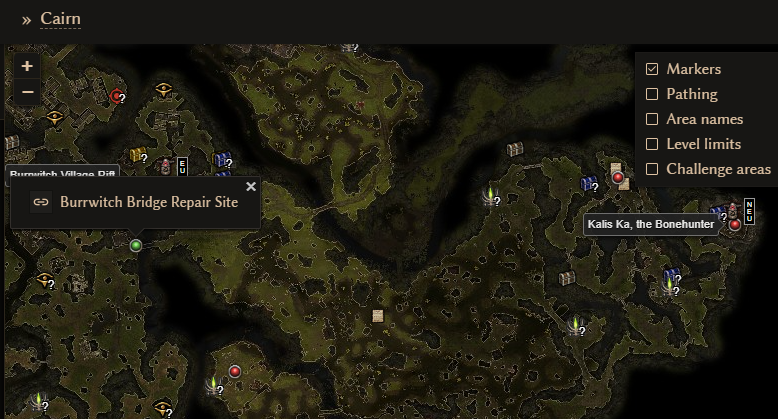Enable the Level limits checkbox

coord(652,144)
